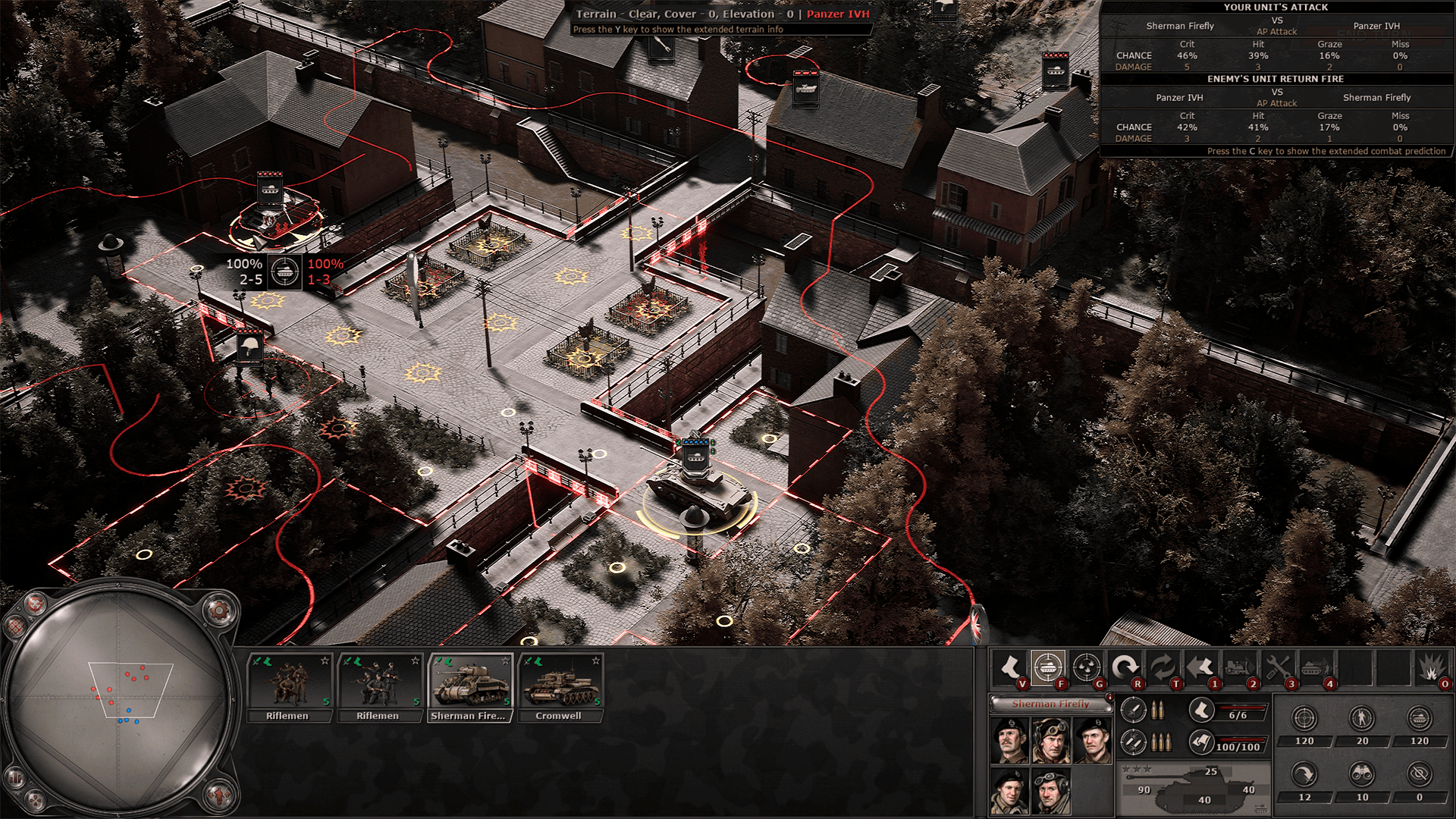Choose the Area Fire targeting icon
This screenshot has width=1456, height=819.
click(x=1087, y=666)
